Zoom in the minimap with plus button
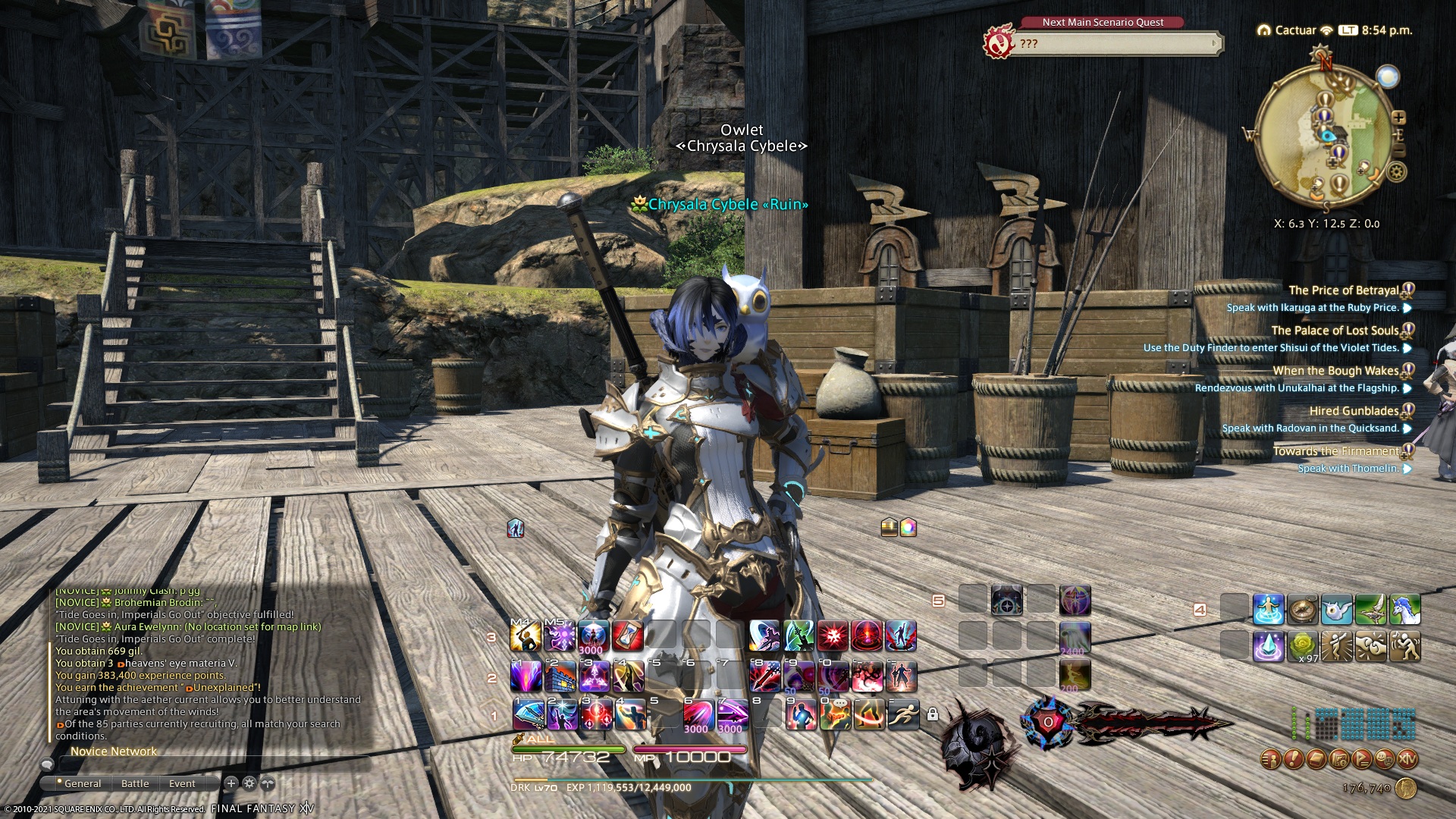 point(1398,118)
